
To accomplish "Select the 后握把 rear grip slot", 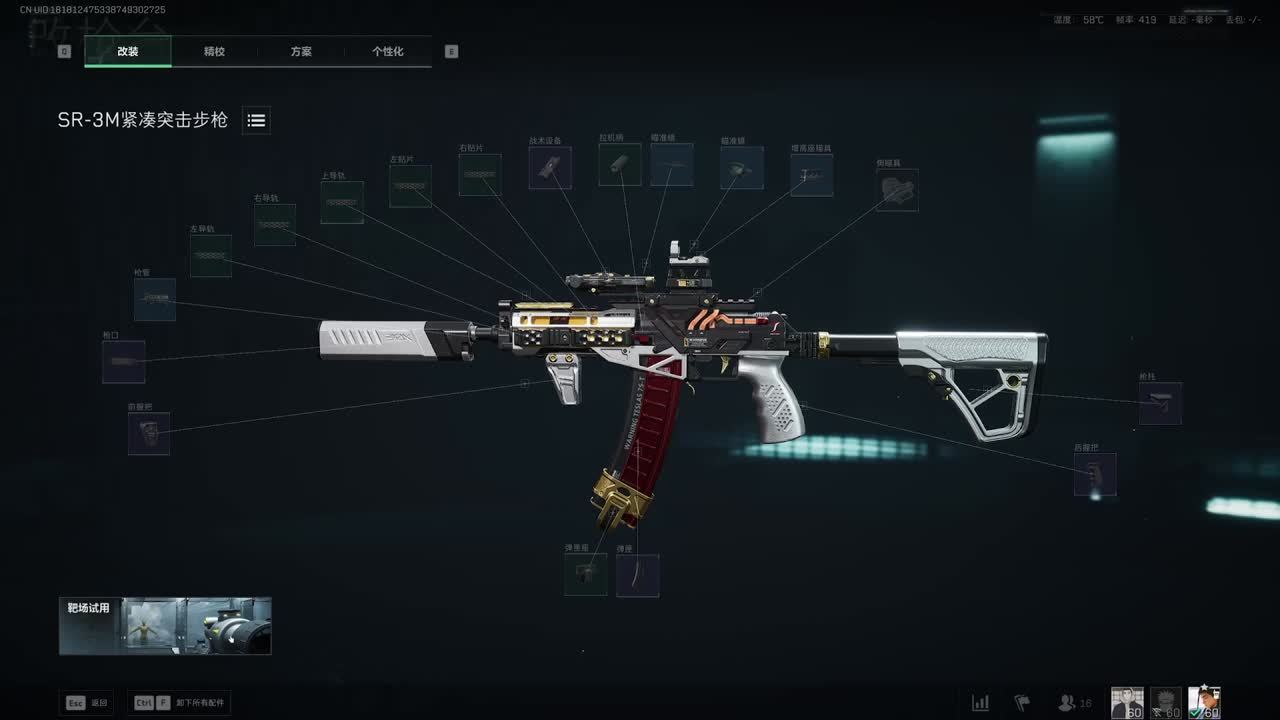I will (1095, 474).
